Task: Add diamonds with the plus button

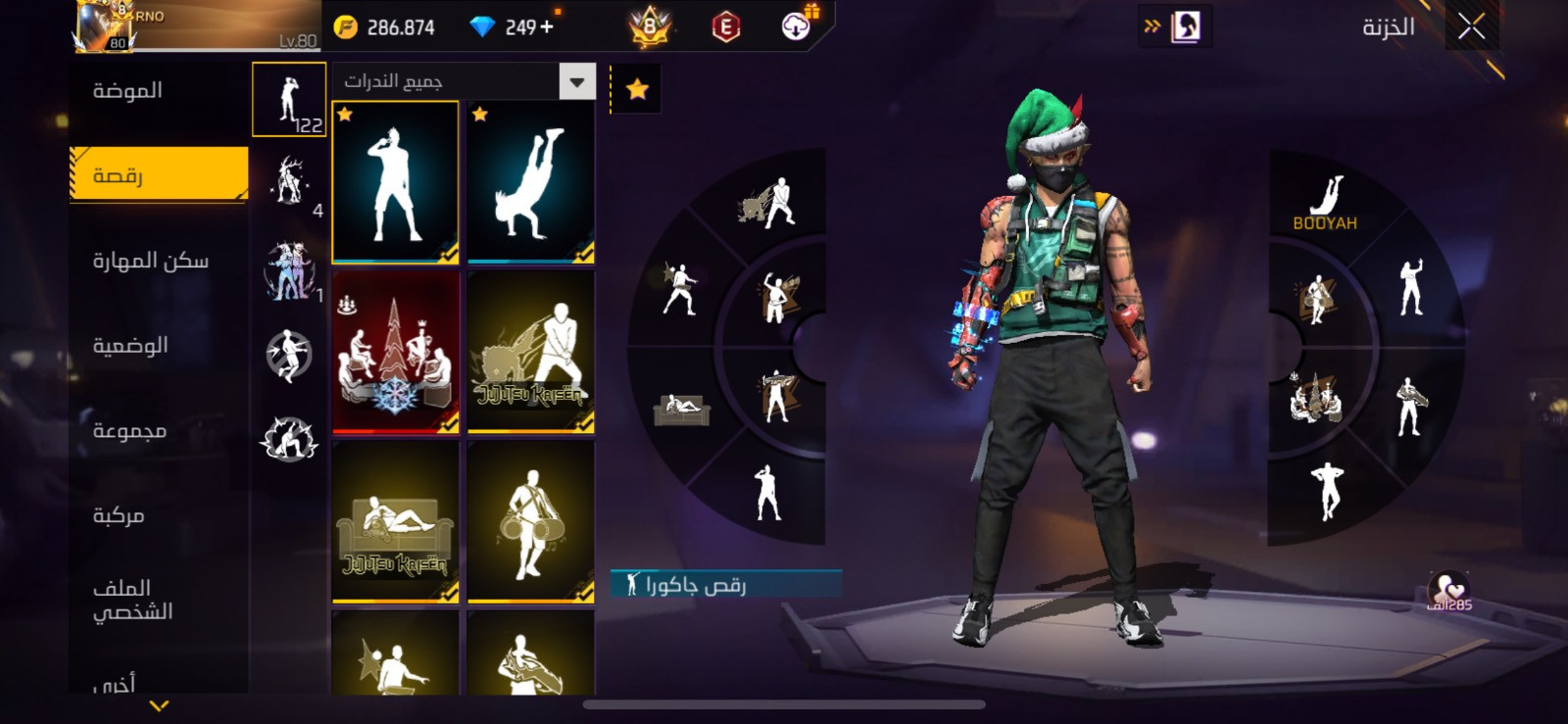Action: pos(546,27)
